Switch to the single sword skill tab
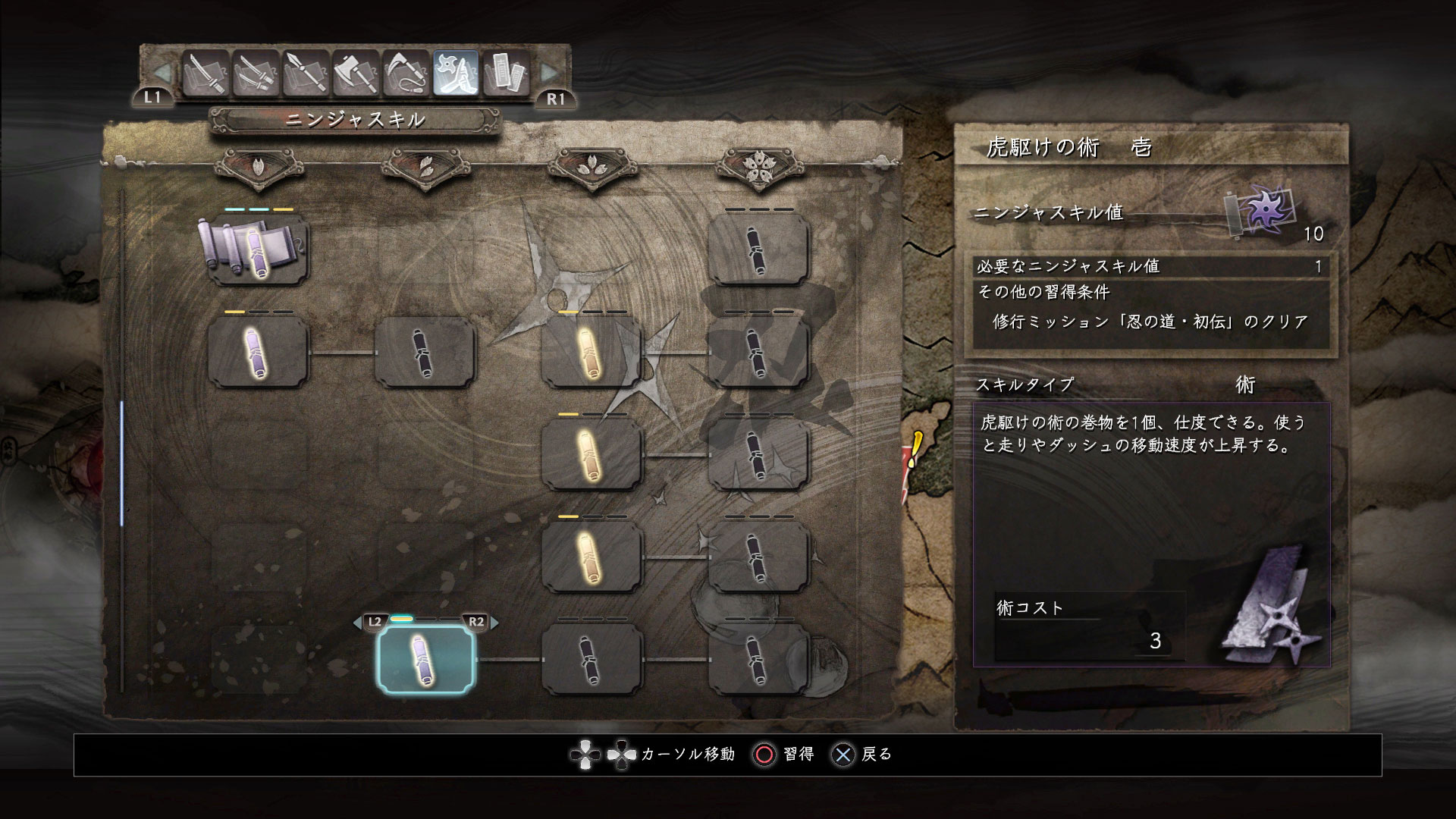 click(206, 74)
